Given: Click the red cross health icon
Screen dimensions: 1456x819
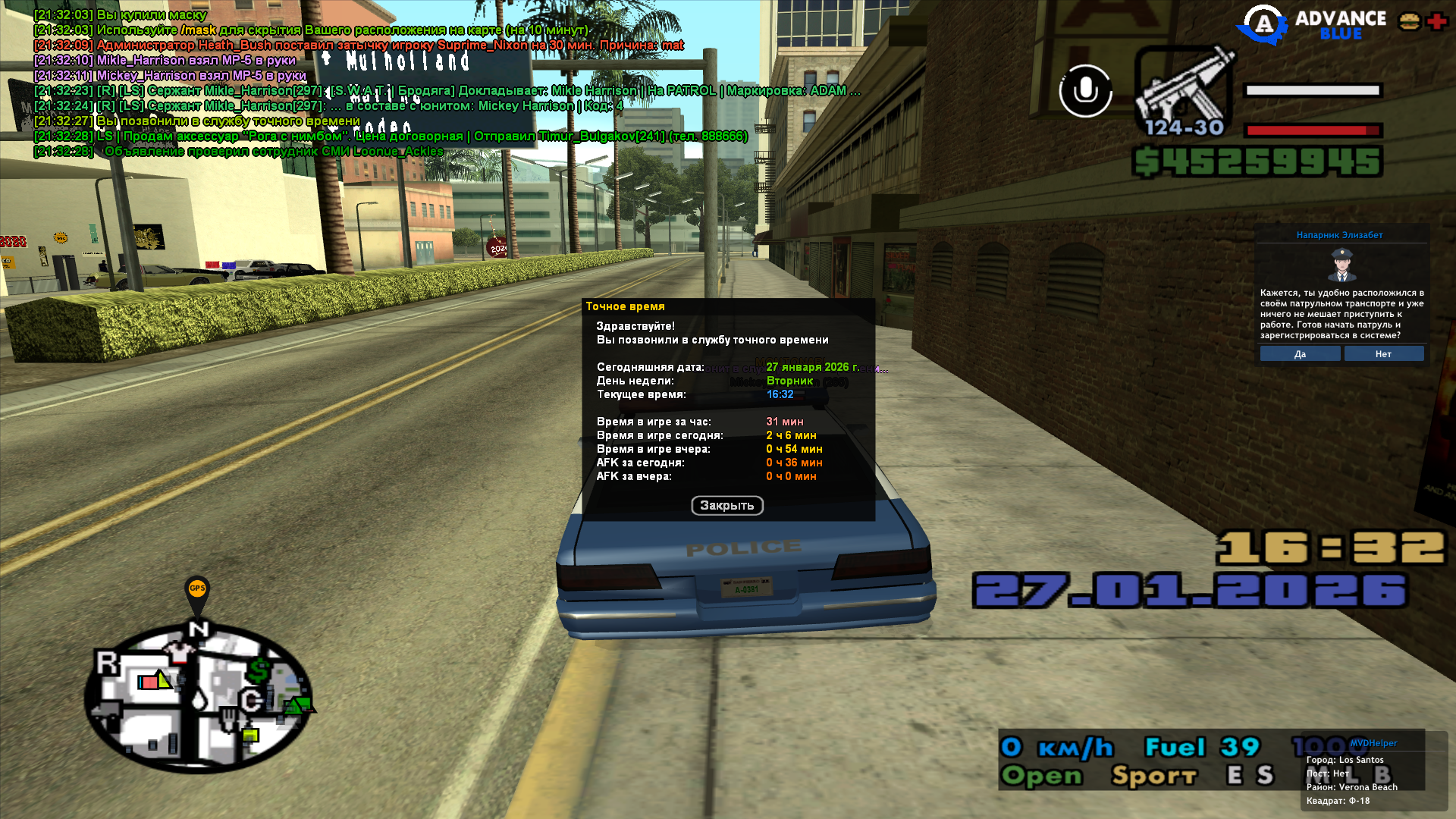Looking at the screenshot, I should click(x=1436, y=21).
